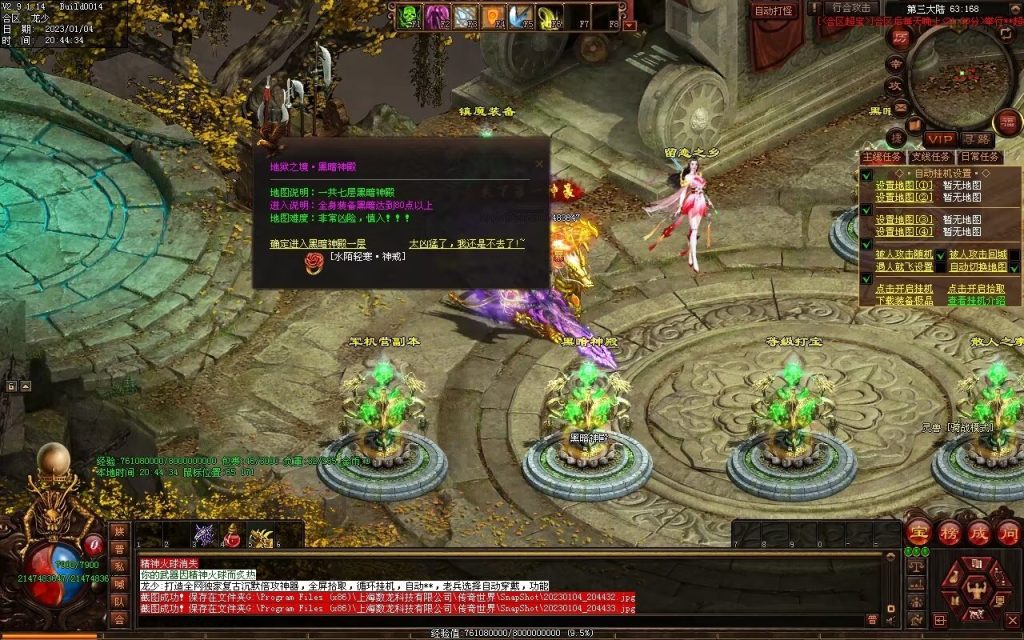Screen dimensions: 1024x640
Task: Toggle the 自动打怪 button
Action: coord(773,10)
